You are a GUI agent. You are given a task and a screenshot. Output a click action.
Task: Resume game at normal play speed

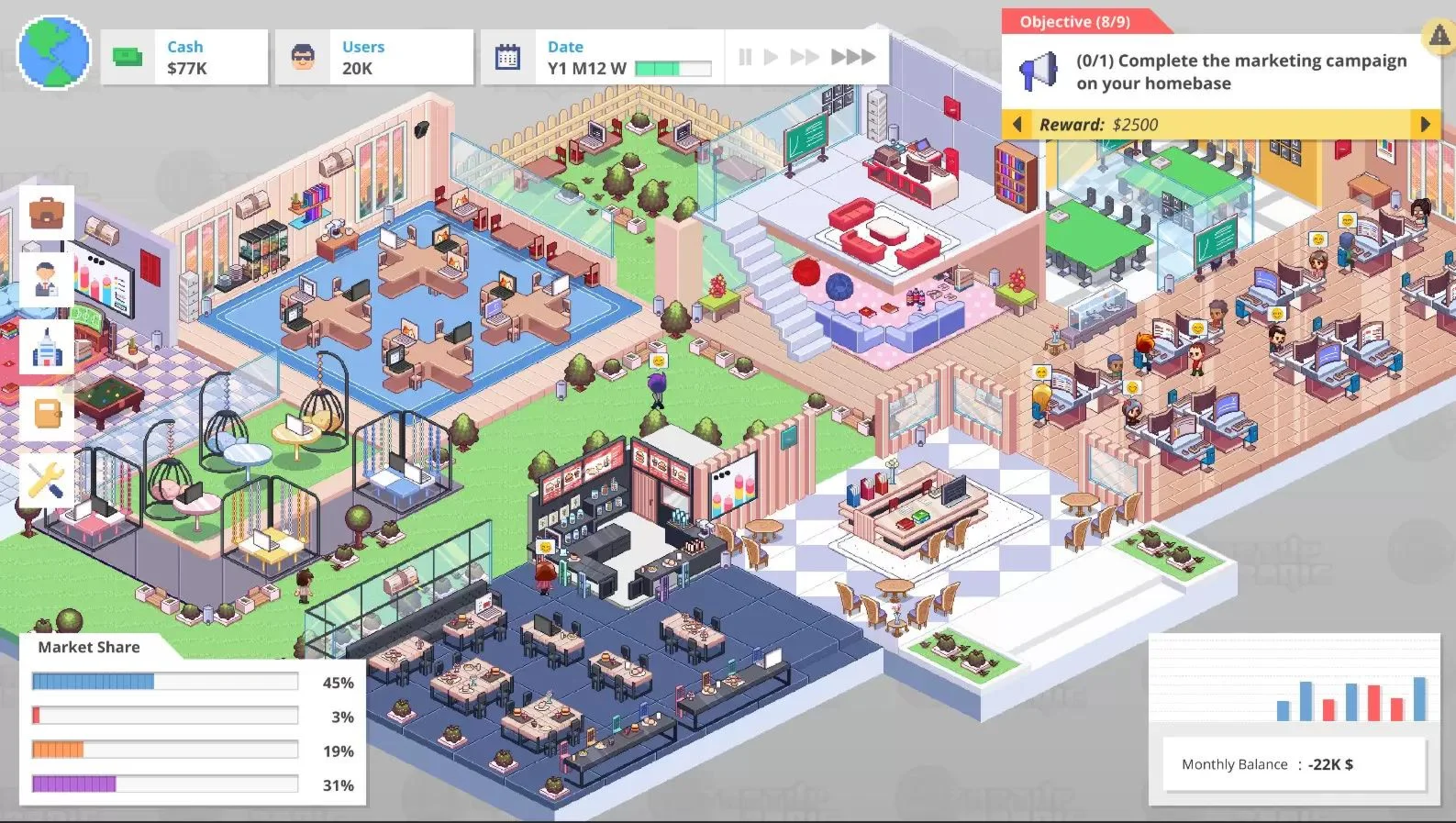[x=770, y=56]
